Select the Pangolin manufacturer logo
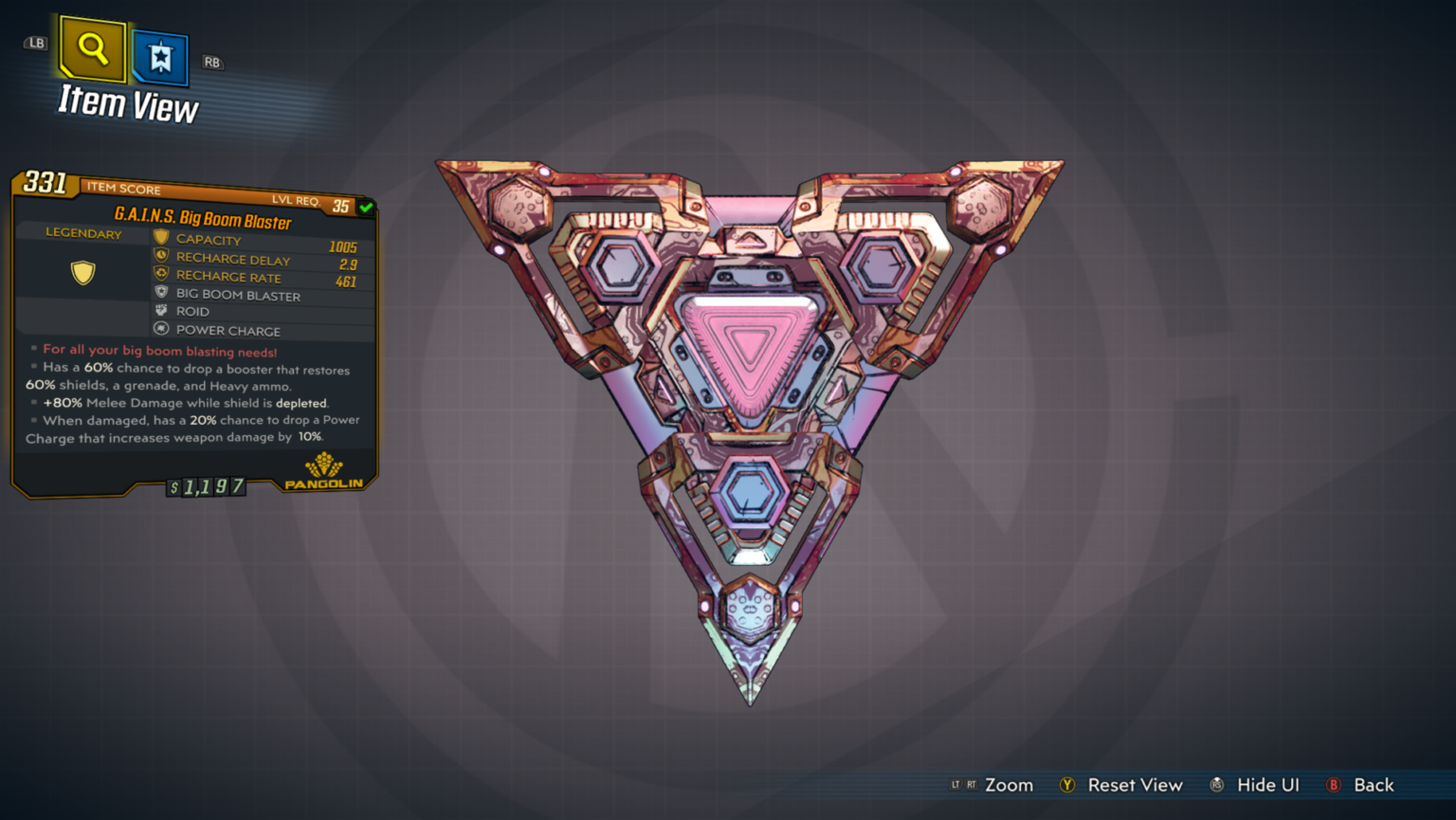Viewport: 1456px width, 820px height. [322, 468]
